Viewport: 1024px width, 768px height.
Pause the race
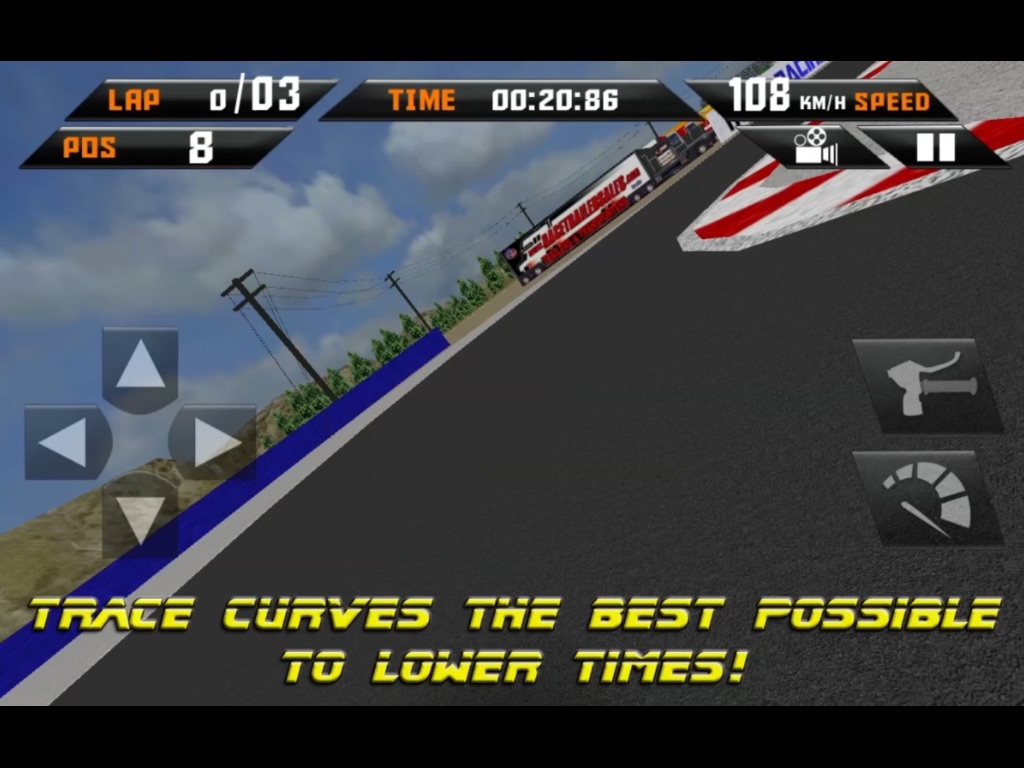(x=935, y=147)
